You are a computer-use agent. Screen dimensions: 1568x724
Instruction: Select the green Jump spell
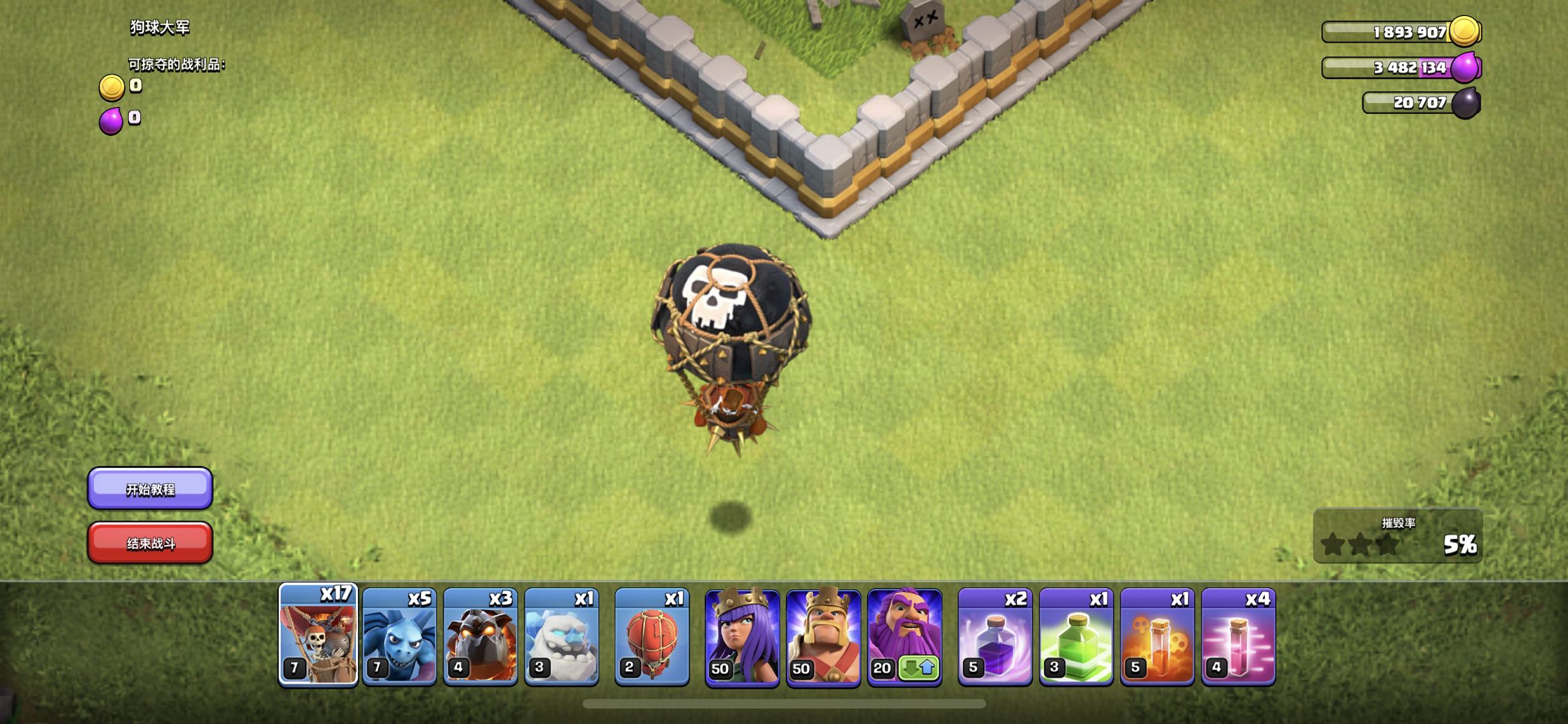(1076, 637)
